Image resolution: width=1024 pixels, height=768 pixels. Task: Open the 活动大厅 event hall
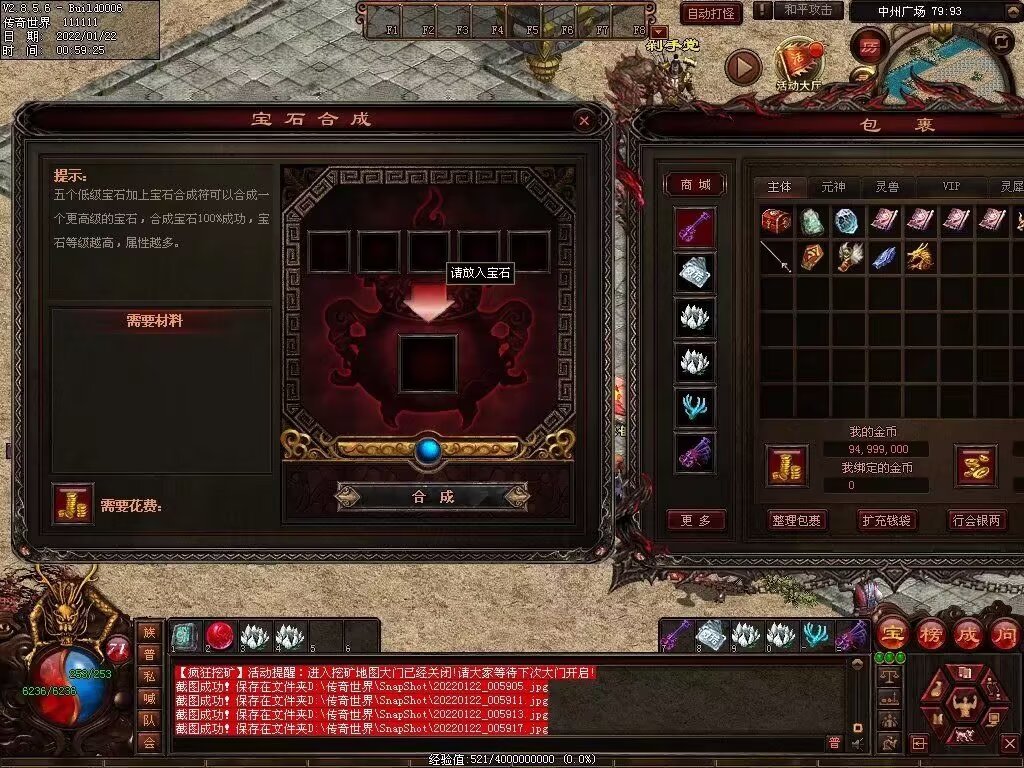[797, 65]
